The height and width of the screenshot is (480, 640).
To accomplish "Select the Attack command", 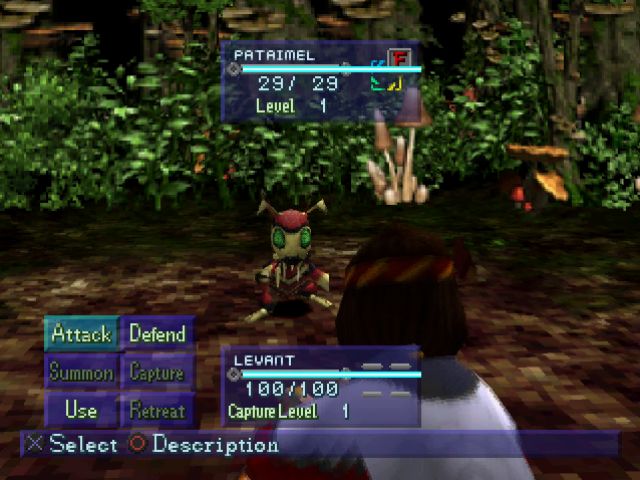I will coord(81,334).
